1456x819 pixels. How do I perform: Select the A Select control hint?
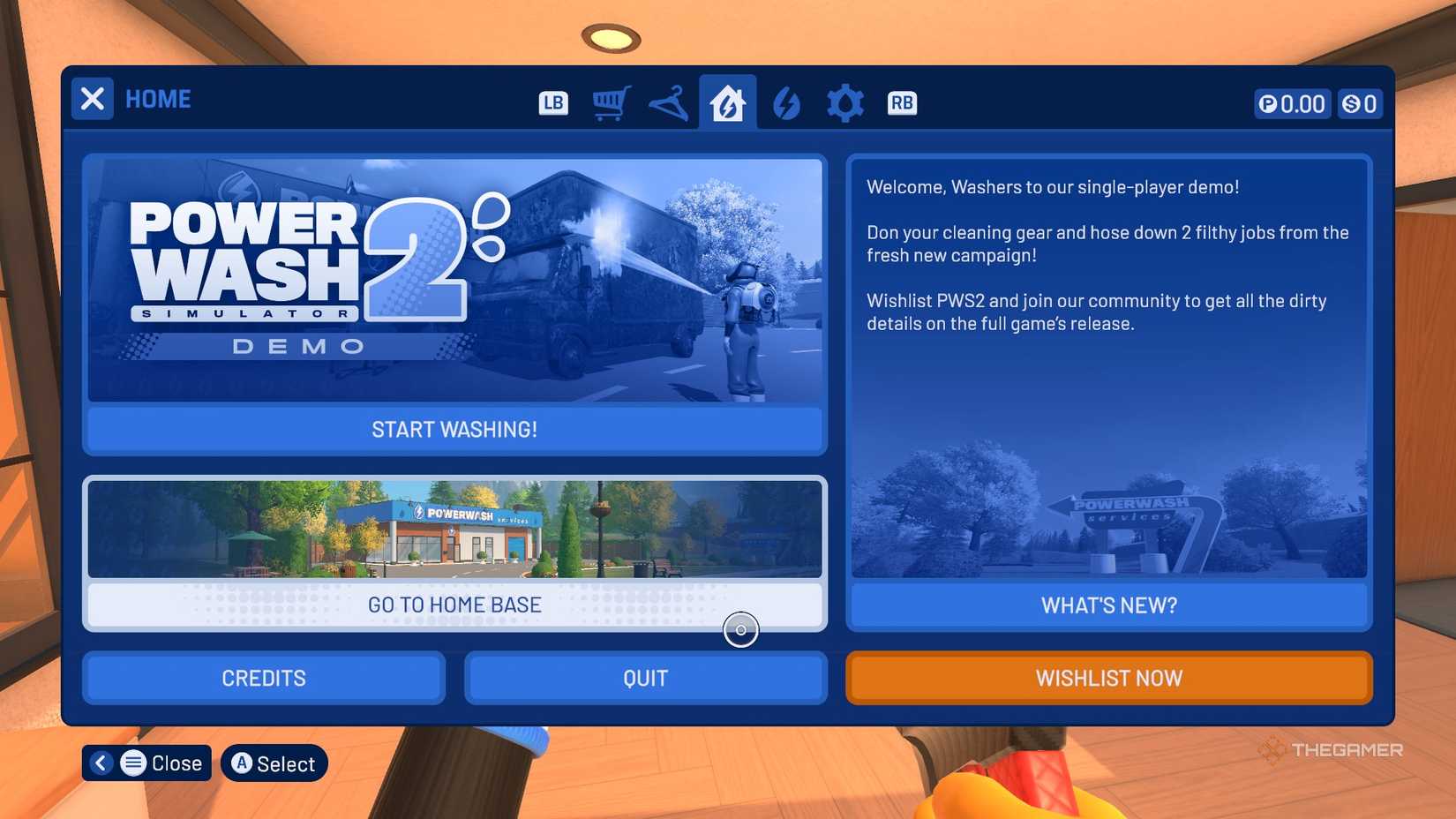(274, 763)
